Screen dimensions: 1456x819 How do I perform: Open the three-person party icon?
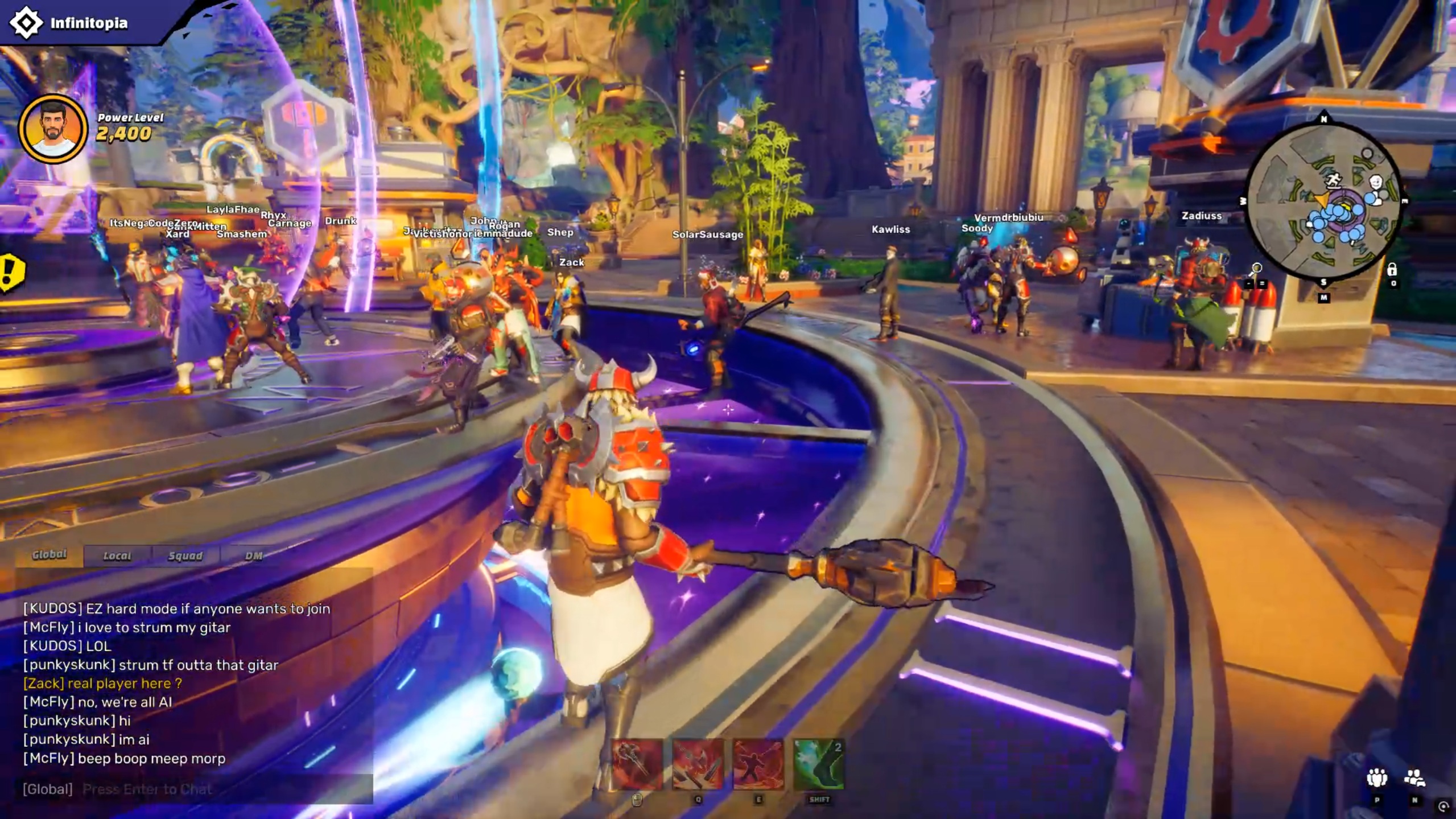click(x=1377, y=778)
